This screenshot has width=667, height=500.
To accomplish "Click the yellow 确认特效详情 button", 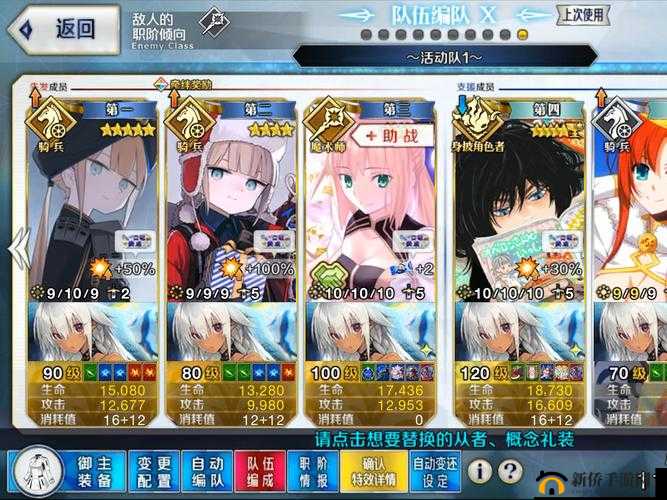I will [x=373, y=472].
